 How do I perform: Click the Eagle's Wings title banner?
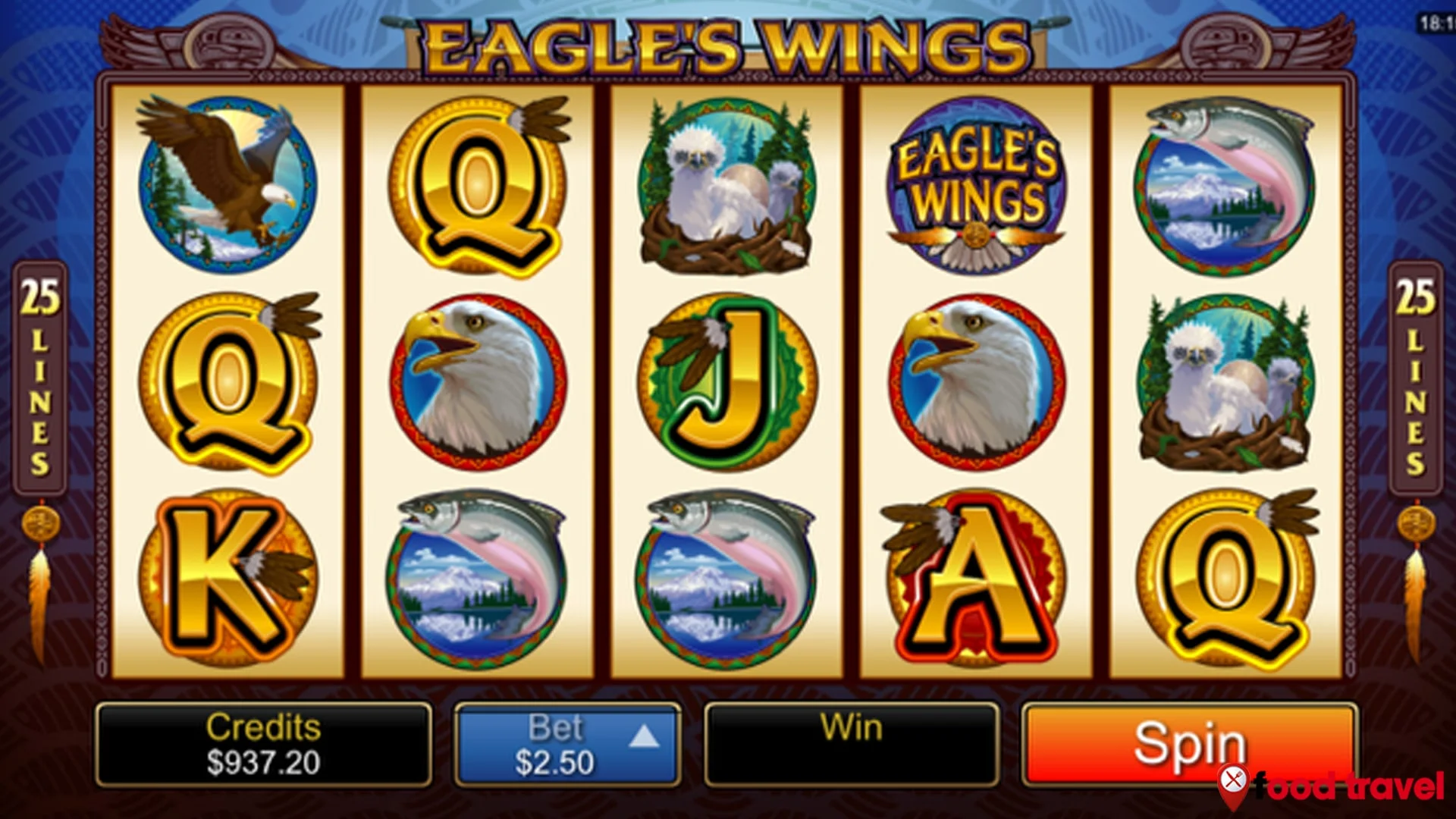pos(724,42)
